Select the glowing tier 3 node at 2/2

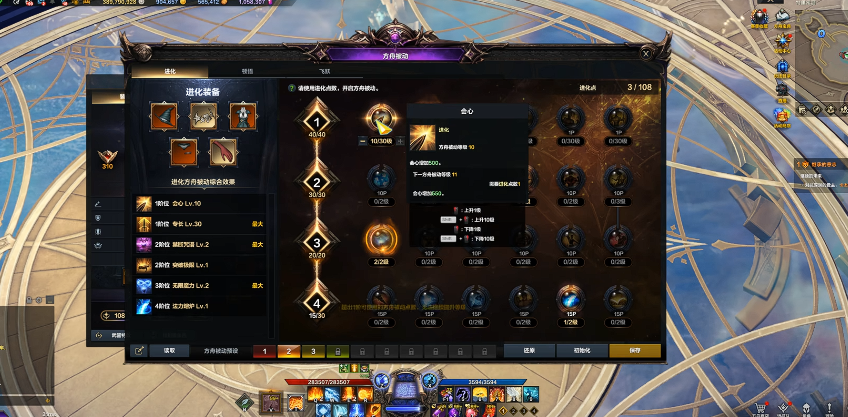click(x=382, y=238)
